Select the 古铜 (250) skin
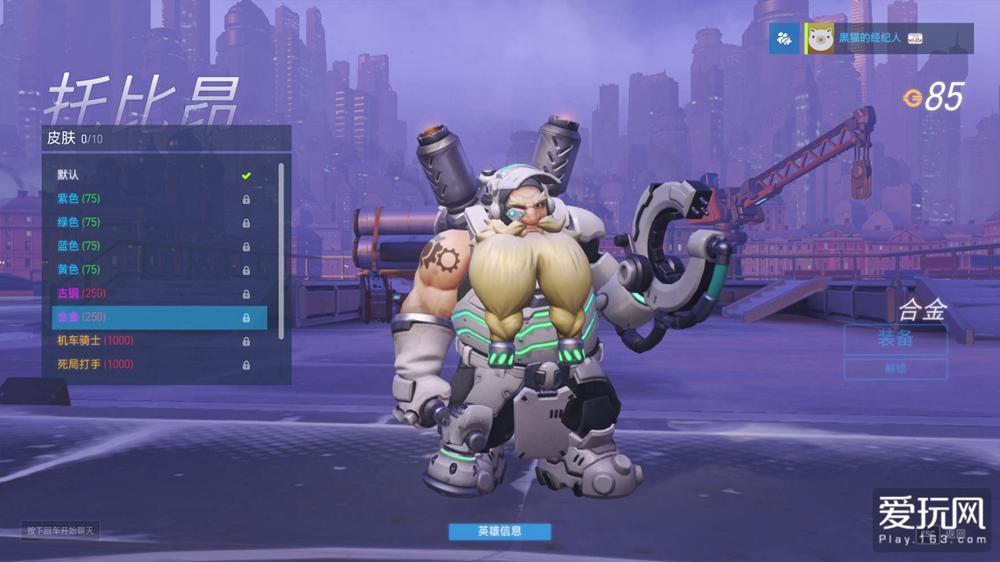1000x562 pixels. click(150, 293)
